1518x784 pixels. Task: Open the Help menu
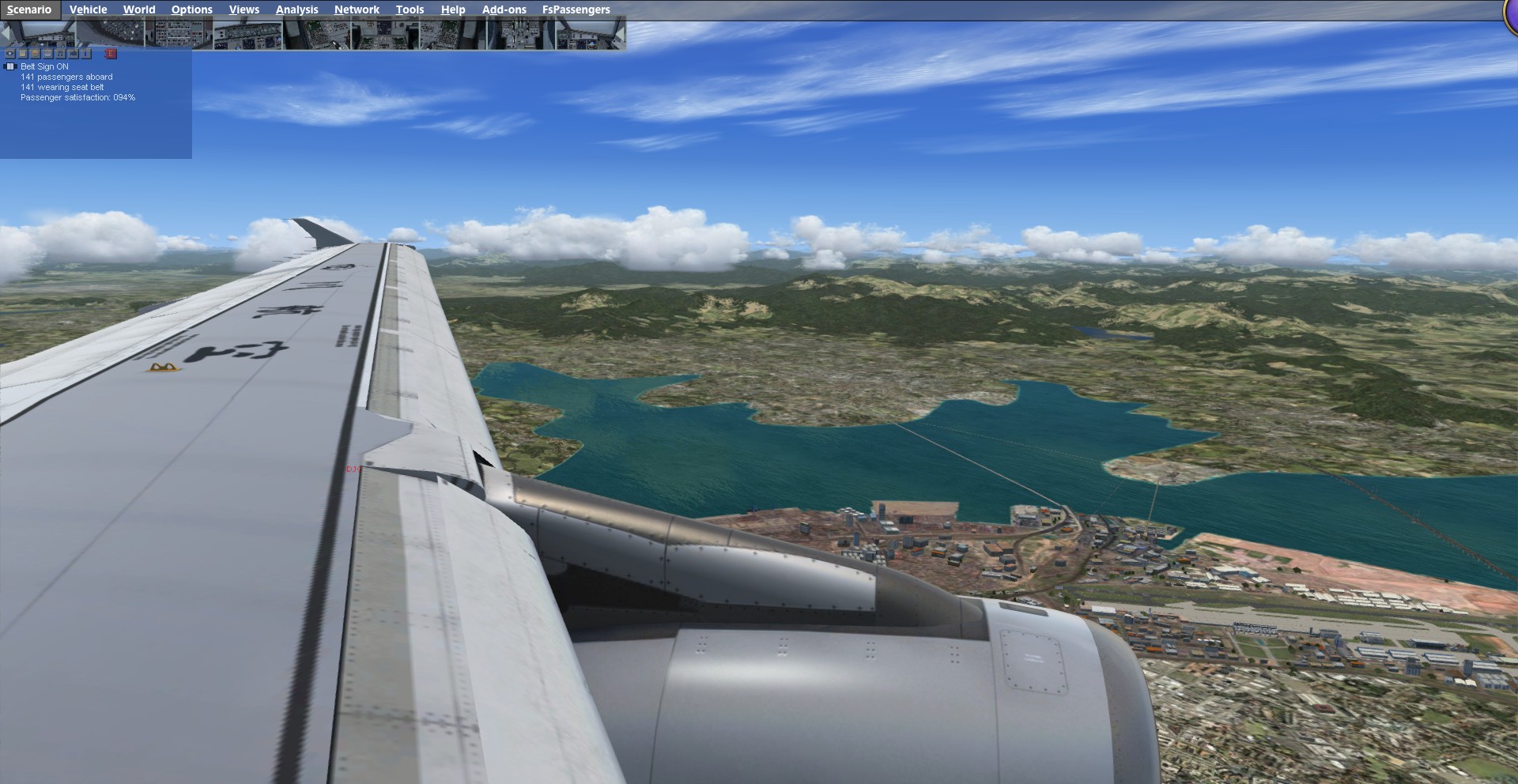point(453,9)
